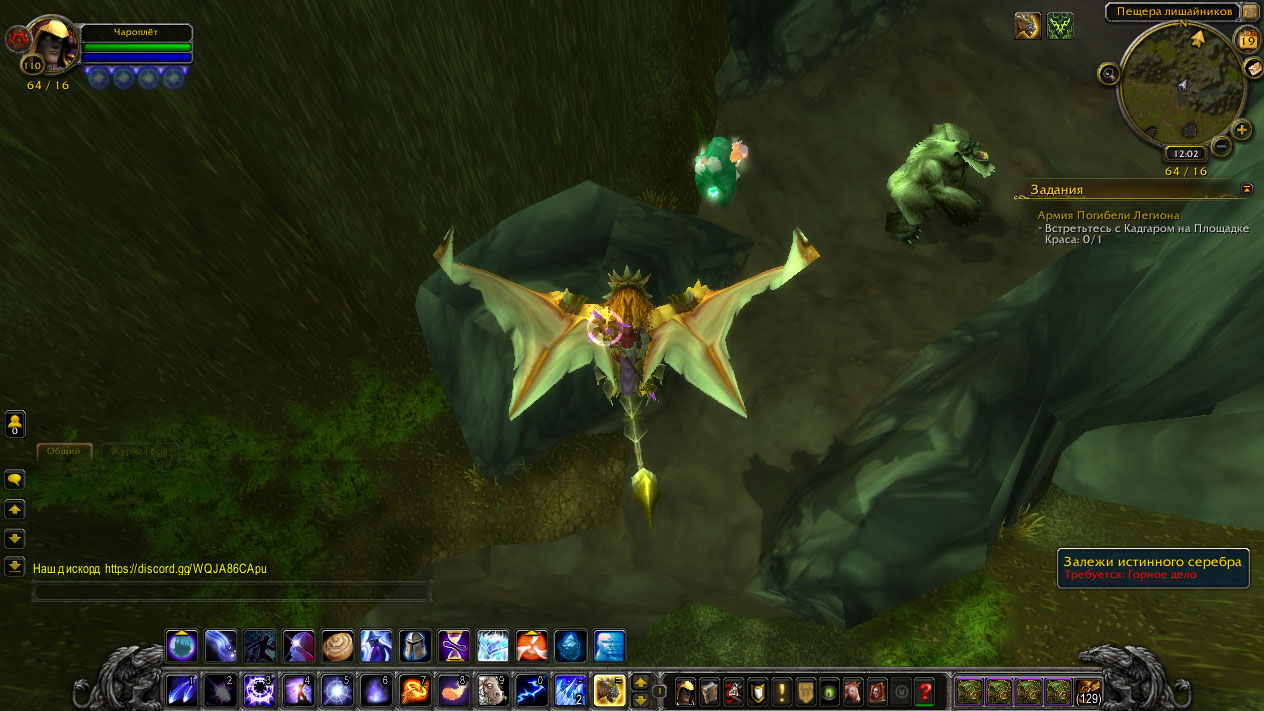Screen dimensions: 1264x711
Task: Use the cinnamon roll food icon
Action: 337,646
